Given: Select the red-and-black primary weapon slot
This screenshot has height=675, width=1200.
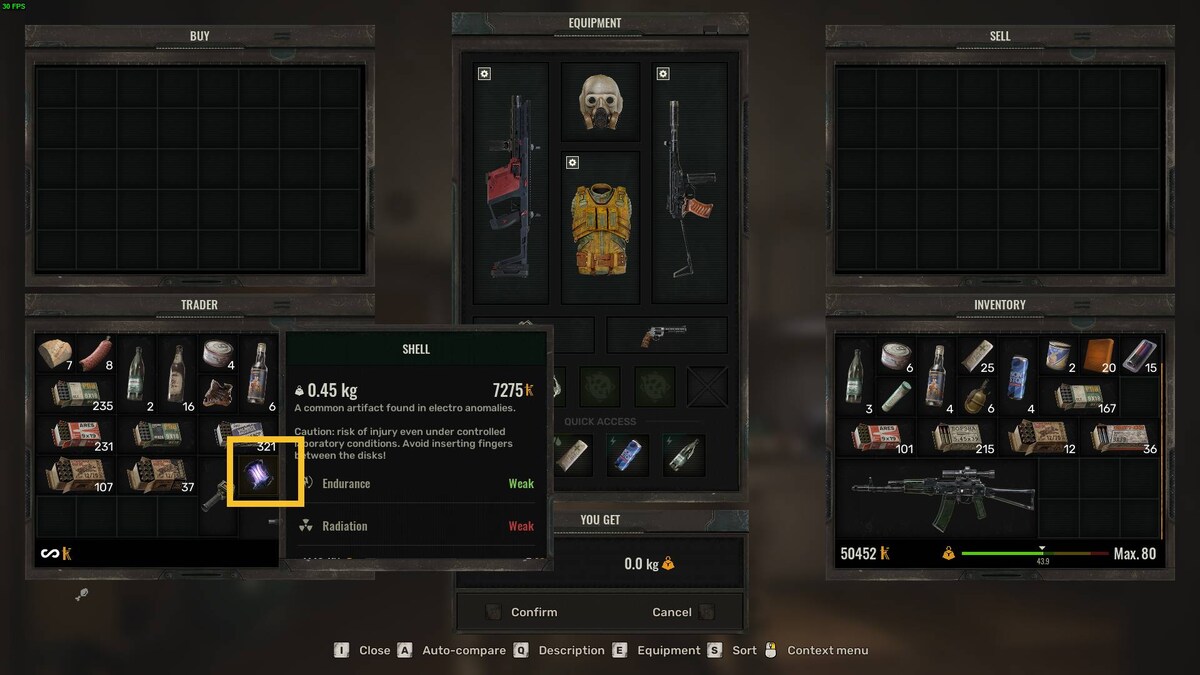Looking at the screenshot, I should coord(511,184).
